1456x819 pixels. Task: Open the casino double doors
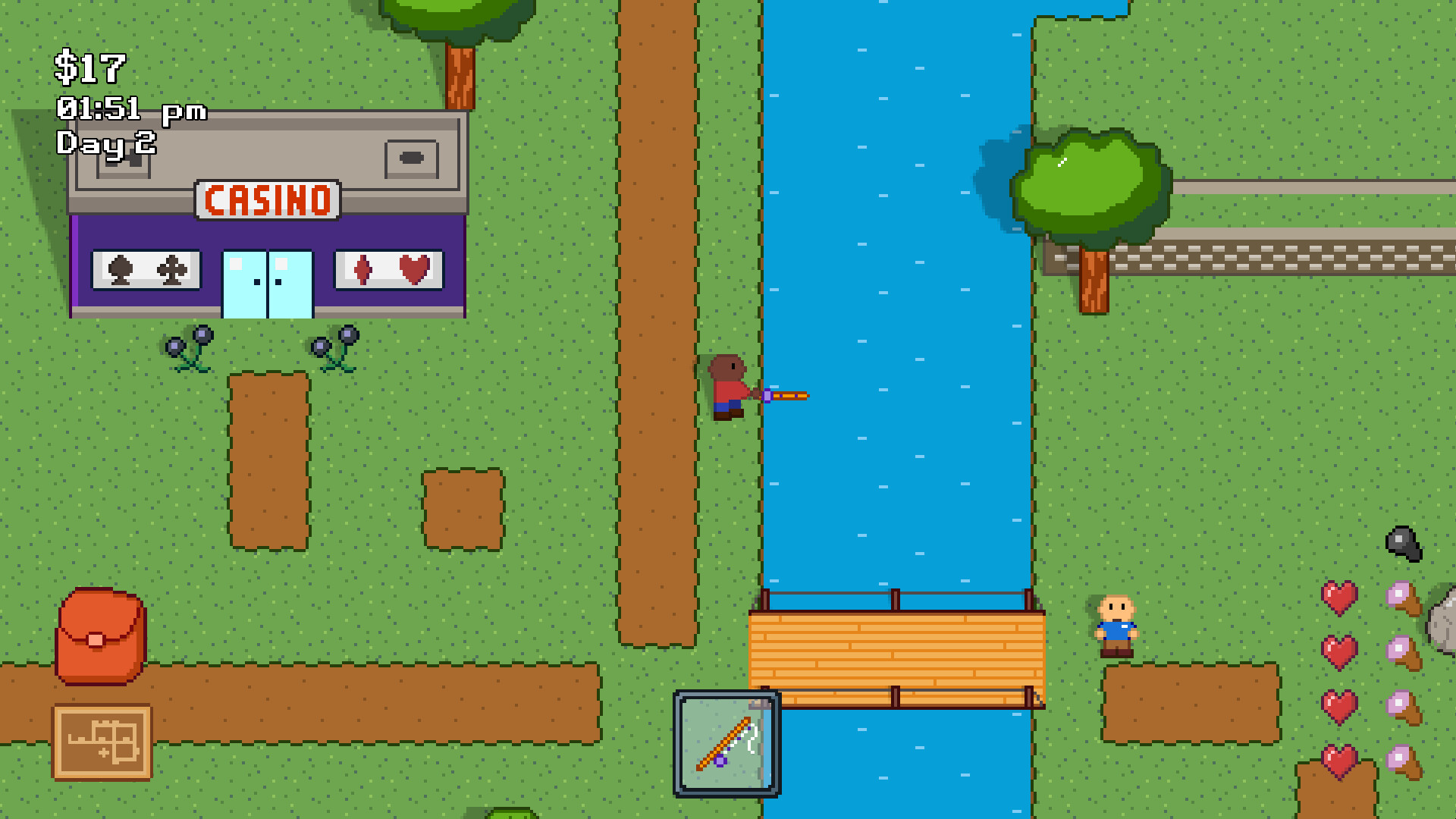tap(267, 284)
